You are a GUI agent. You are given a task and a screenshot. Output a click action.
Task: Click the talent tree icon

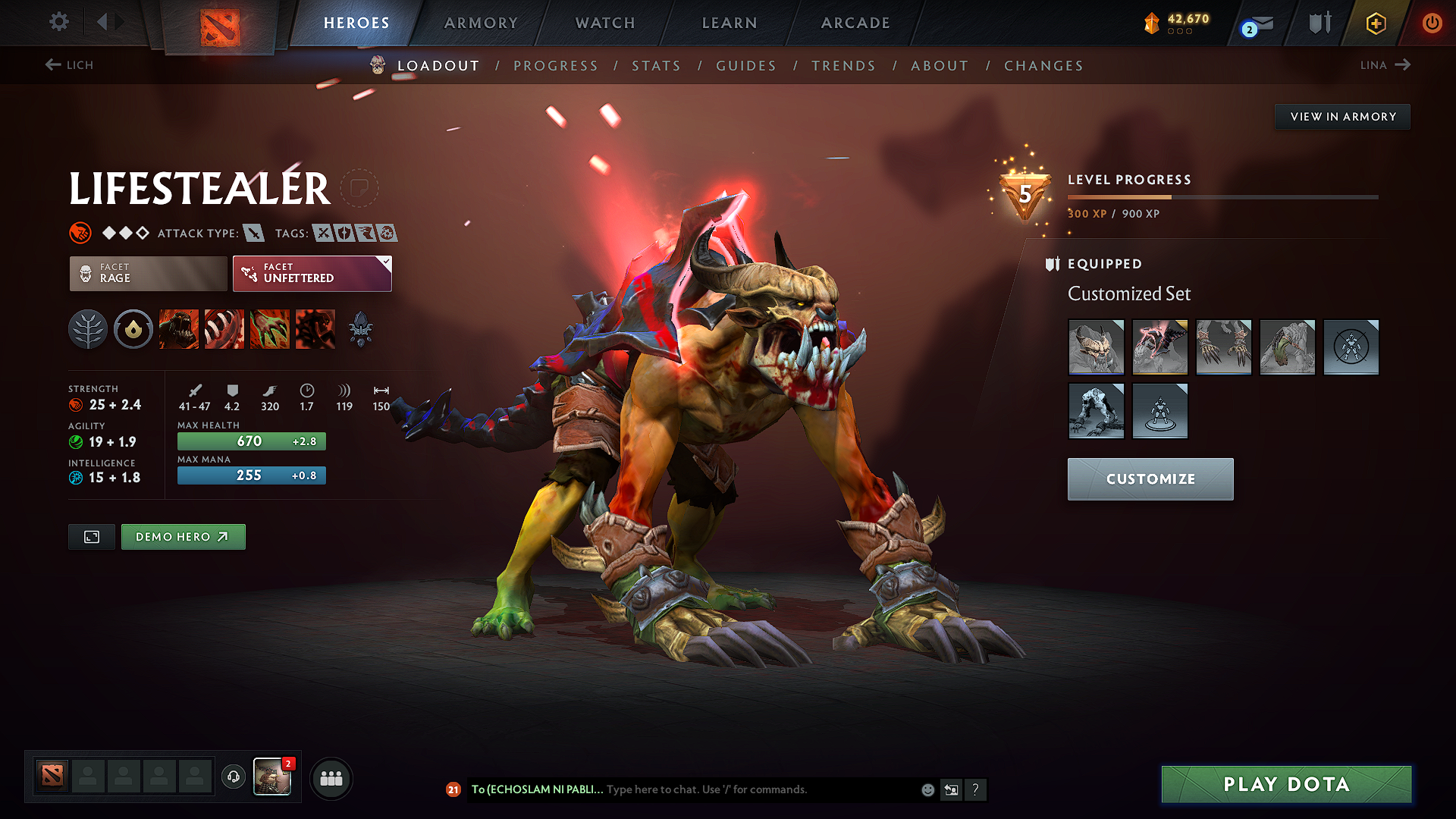pyautogui.click(x=88, y=328)
